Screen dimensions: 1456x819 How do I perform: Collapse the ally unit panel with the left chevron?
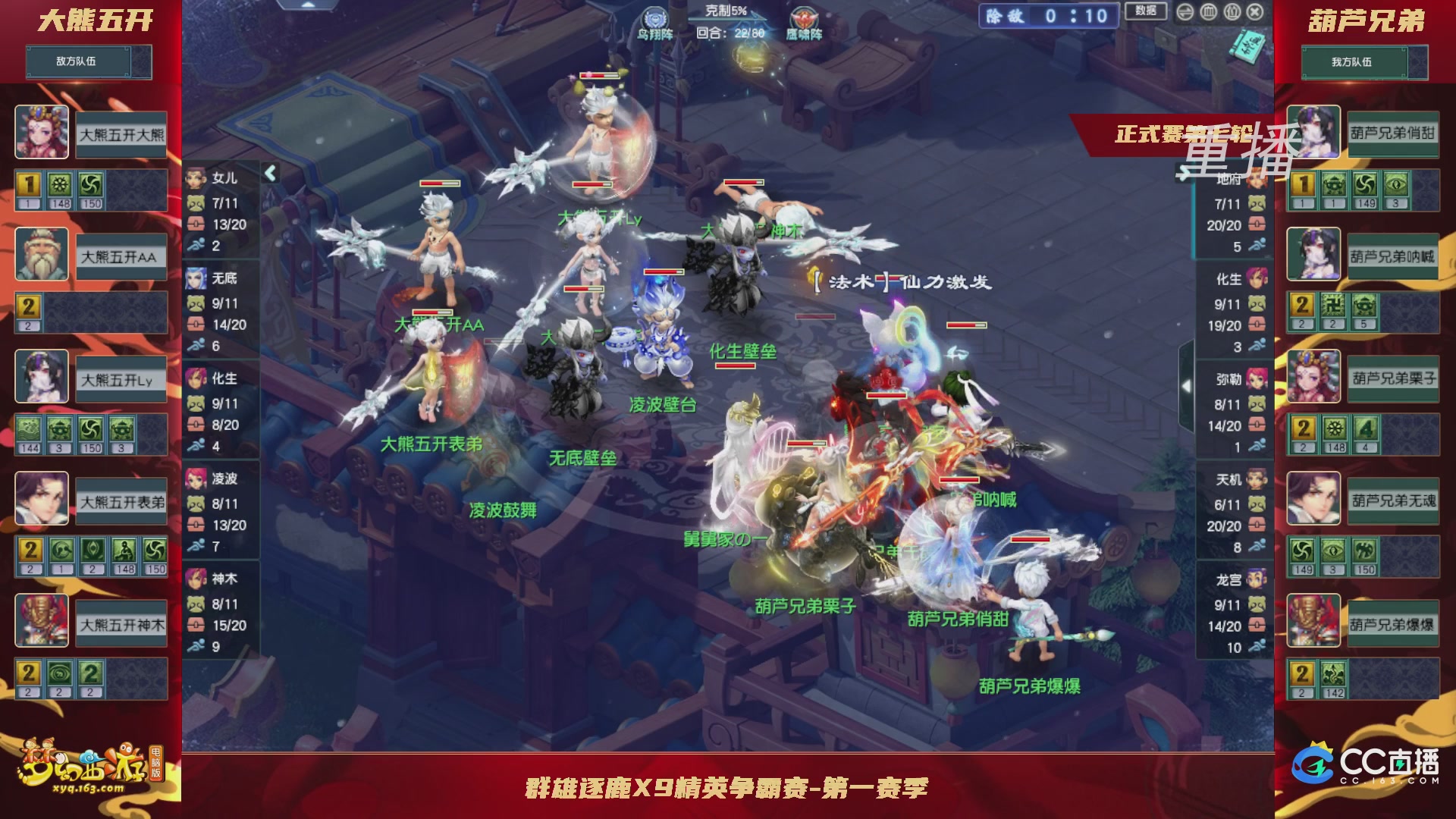pyautogui.click(x=269, y=172)
